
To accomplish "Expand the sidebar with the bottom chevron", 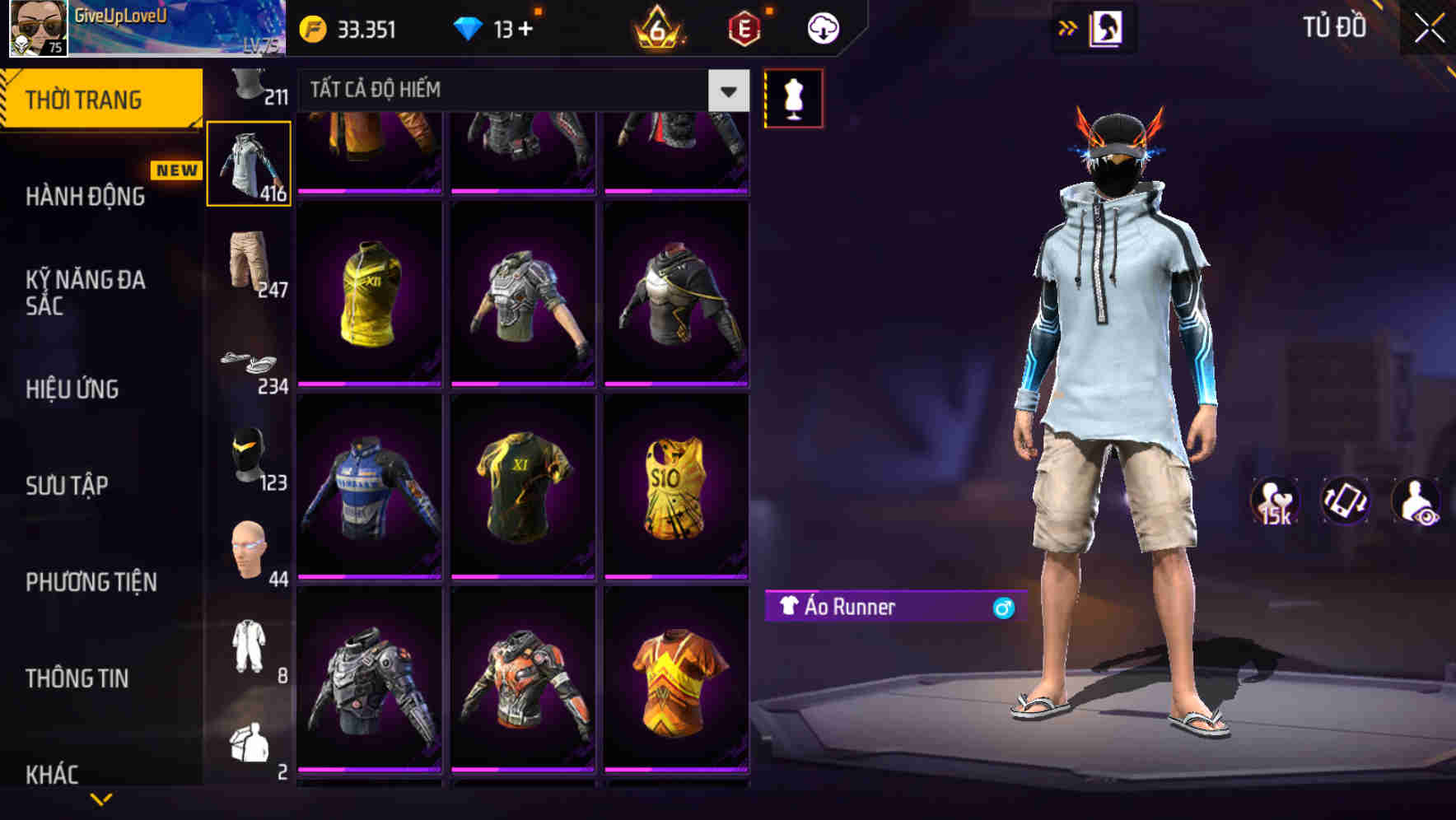I will pyautogui.click(x=101, y=799).
